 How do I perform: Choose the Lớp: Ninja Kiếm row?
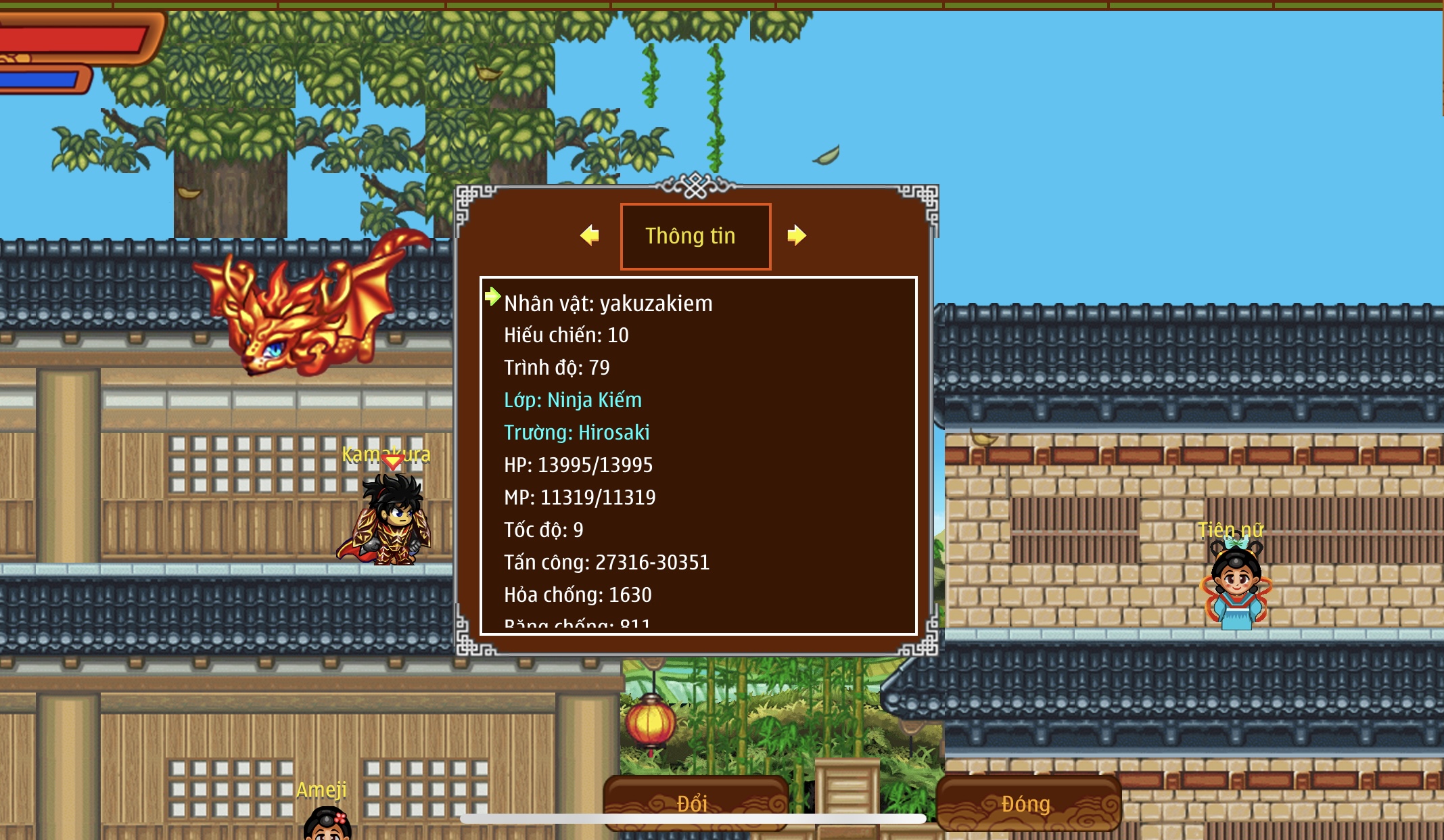coord(573,400)
